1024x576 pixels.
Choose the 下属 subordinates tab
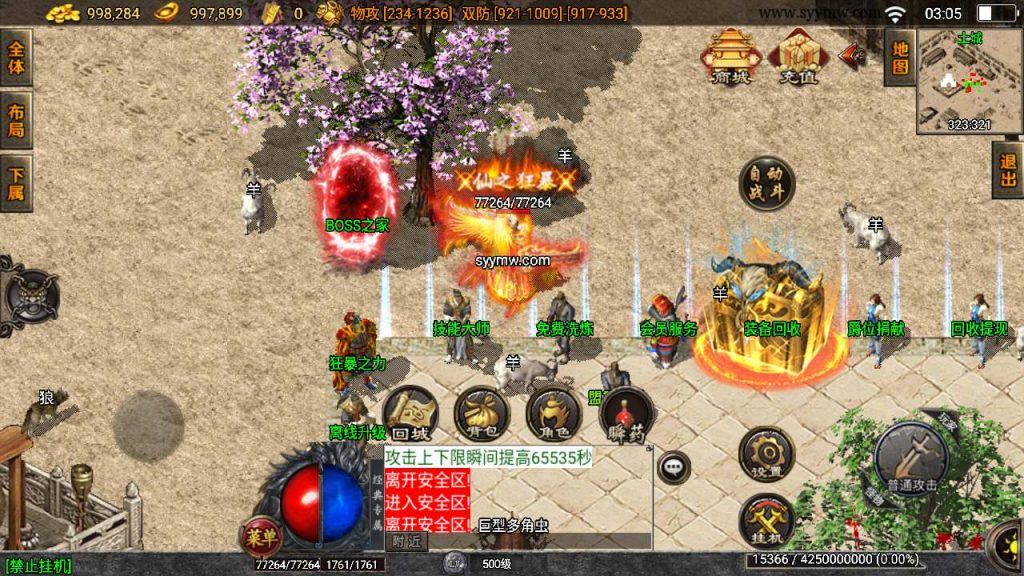(16, 183)
